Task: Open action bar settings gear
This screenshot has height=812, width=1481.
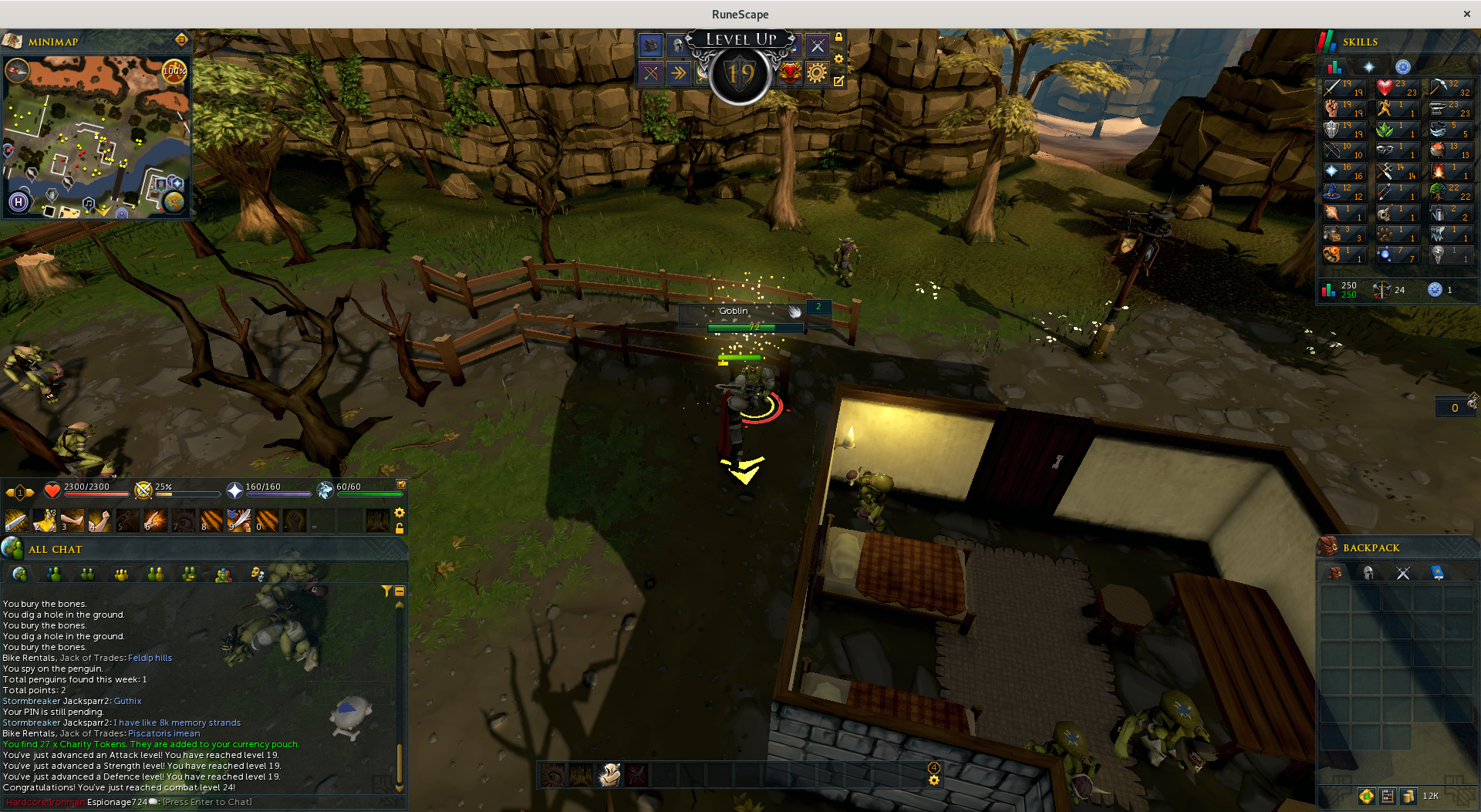Action: tap(400, 513)
